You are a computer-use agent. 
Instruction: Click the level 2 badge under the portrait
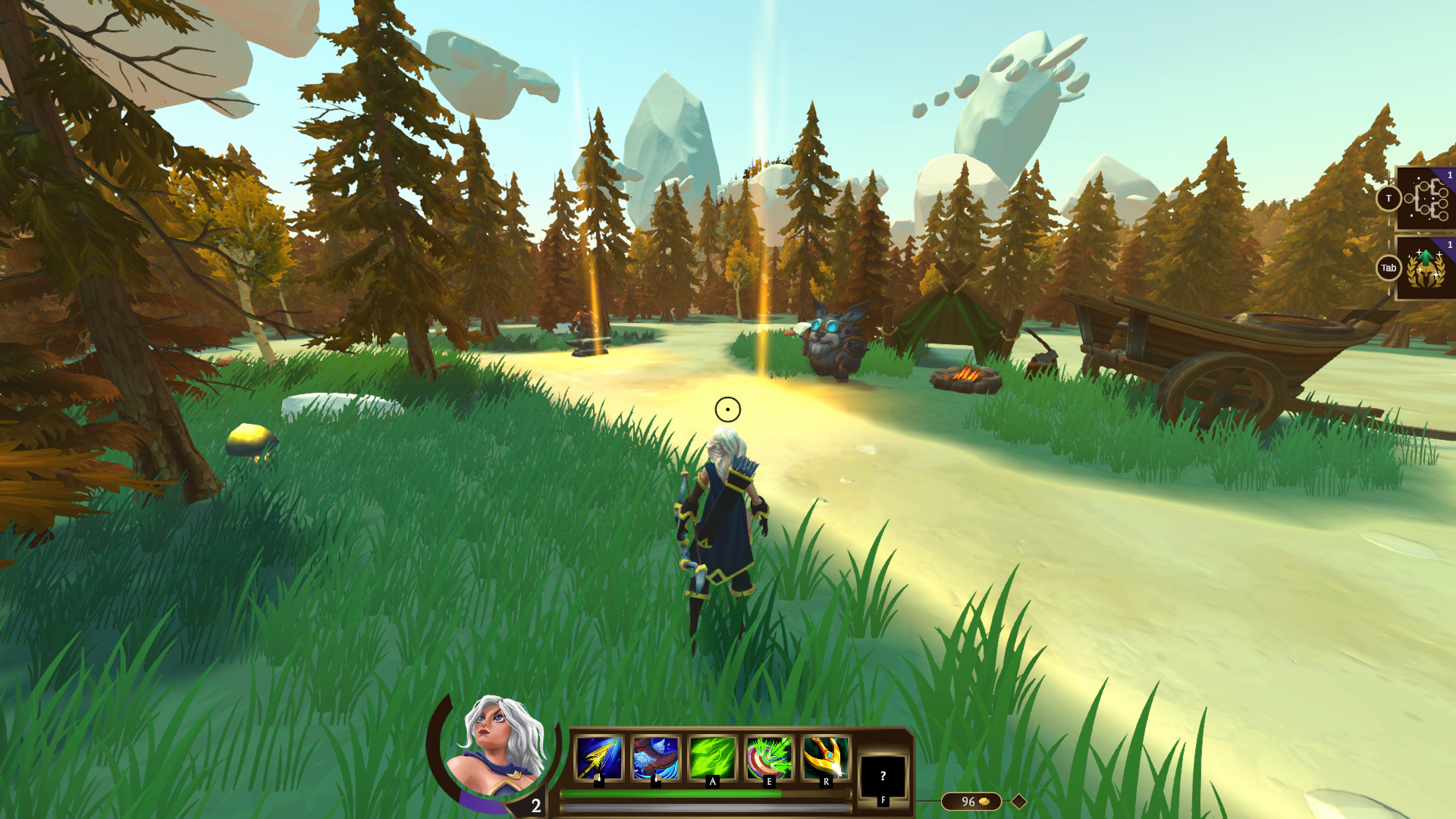click(536, 805)
